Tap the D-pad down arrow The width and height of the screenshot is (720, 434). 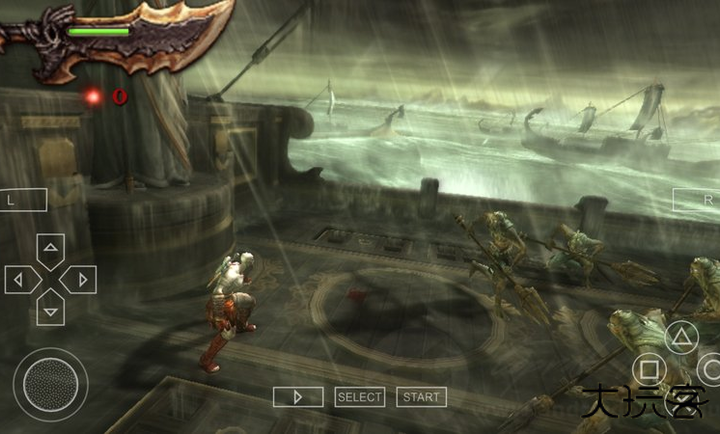pos(50,309)
